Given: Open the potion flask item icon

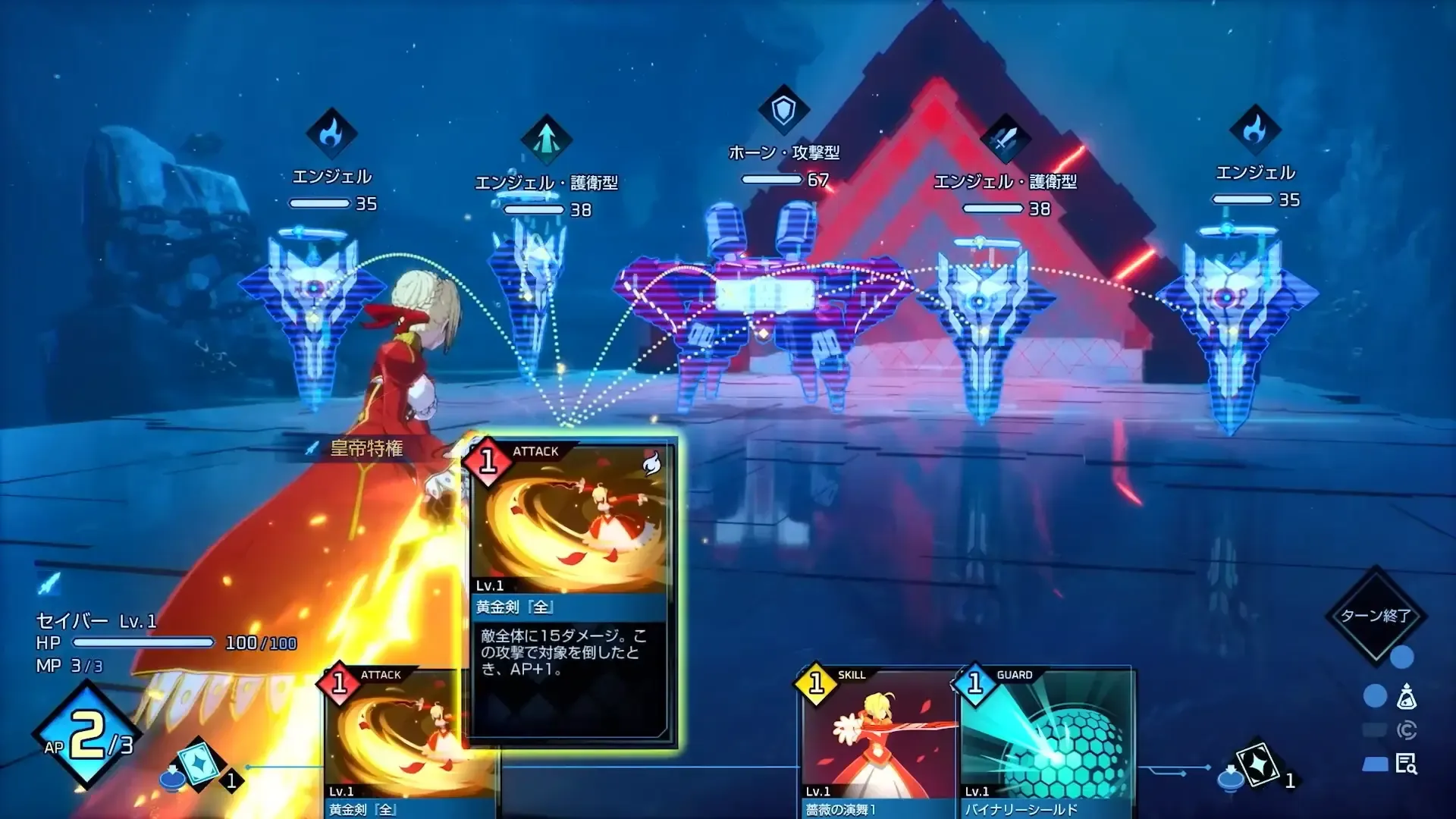Looking at the screenshot, I should click(x=1407, y=696).
